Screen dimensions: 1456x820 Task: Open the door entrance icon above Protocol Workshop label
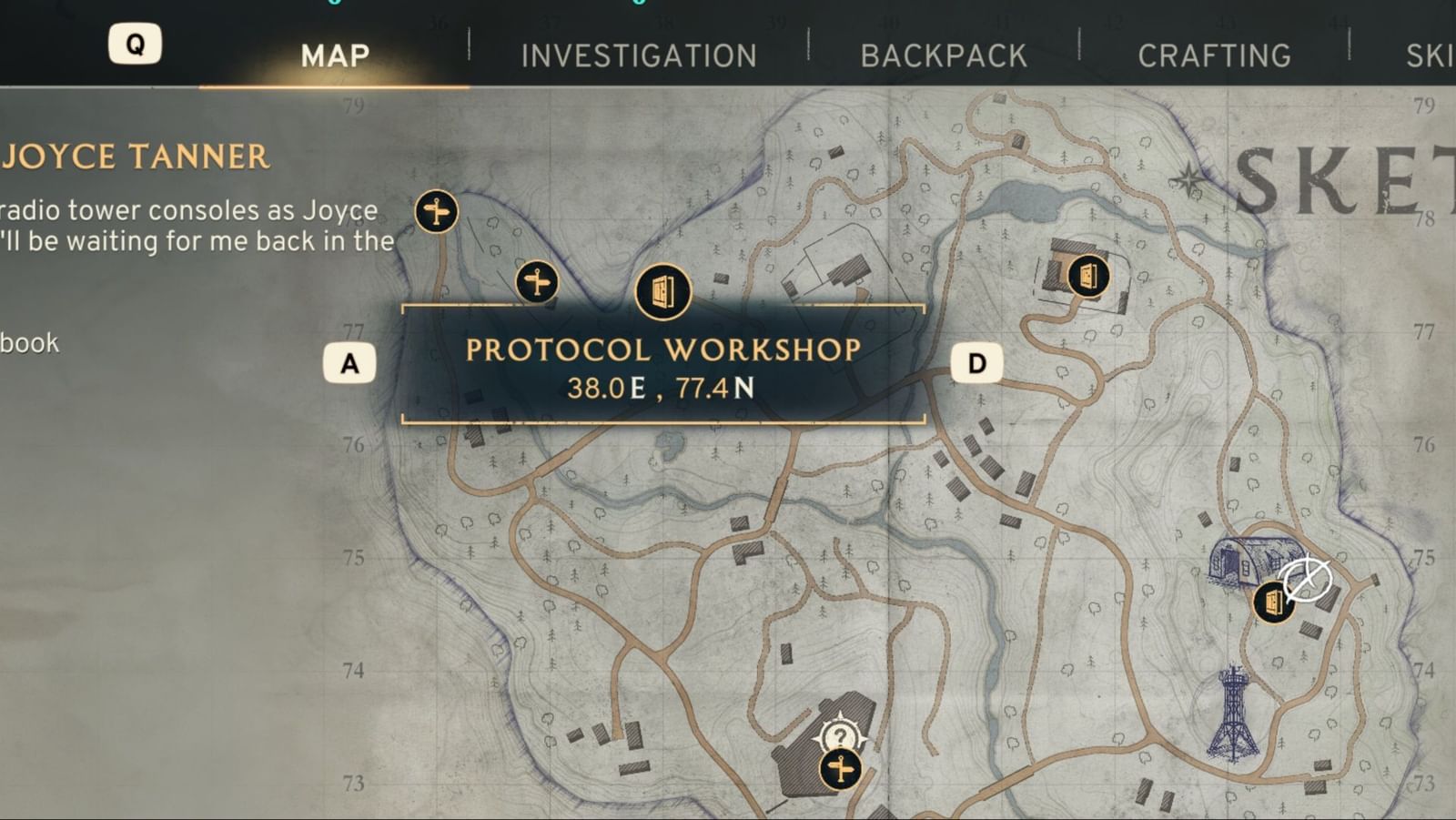tap(662, 292)
